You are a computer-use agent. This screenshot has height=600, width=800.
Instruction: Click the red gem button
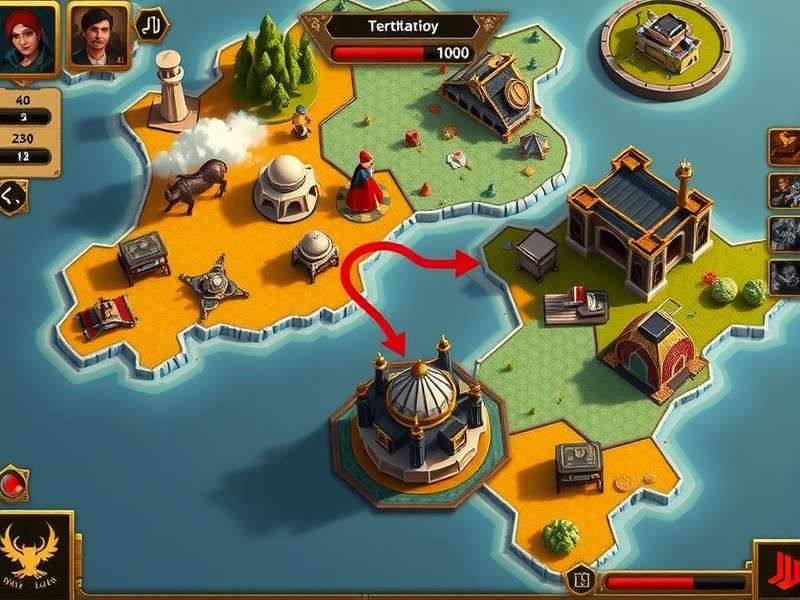click(x=12, y=484)
